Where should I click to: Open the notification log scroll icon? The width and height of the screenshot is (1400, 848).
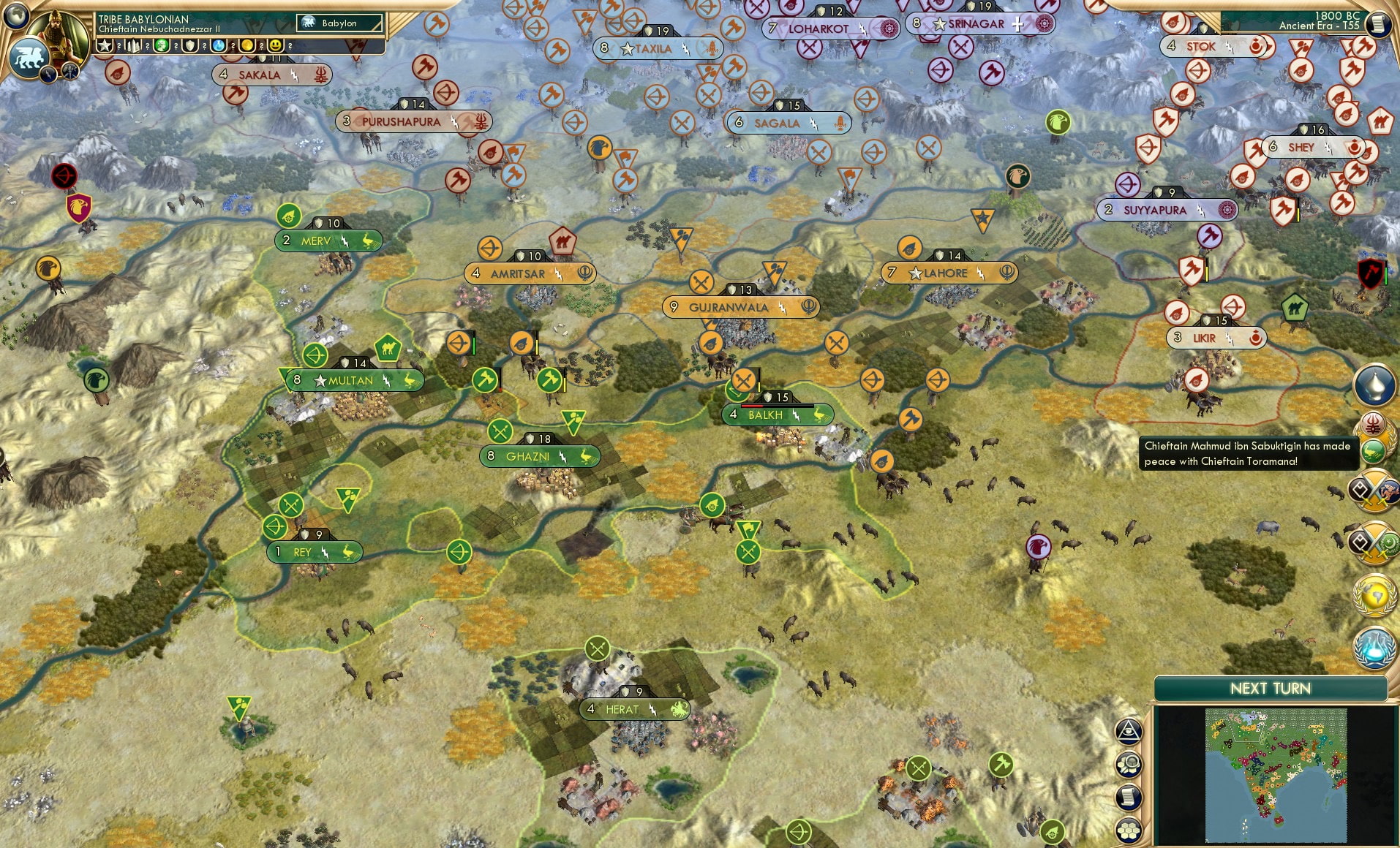(x=1128, y=797)
